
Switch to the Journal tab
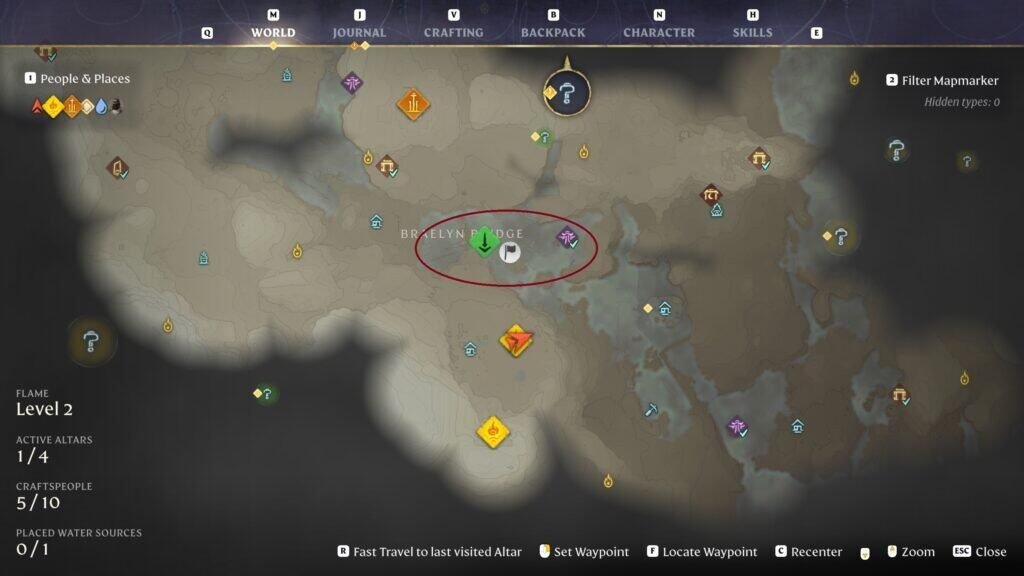(x=359, y=32)
